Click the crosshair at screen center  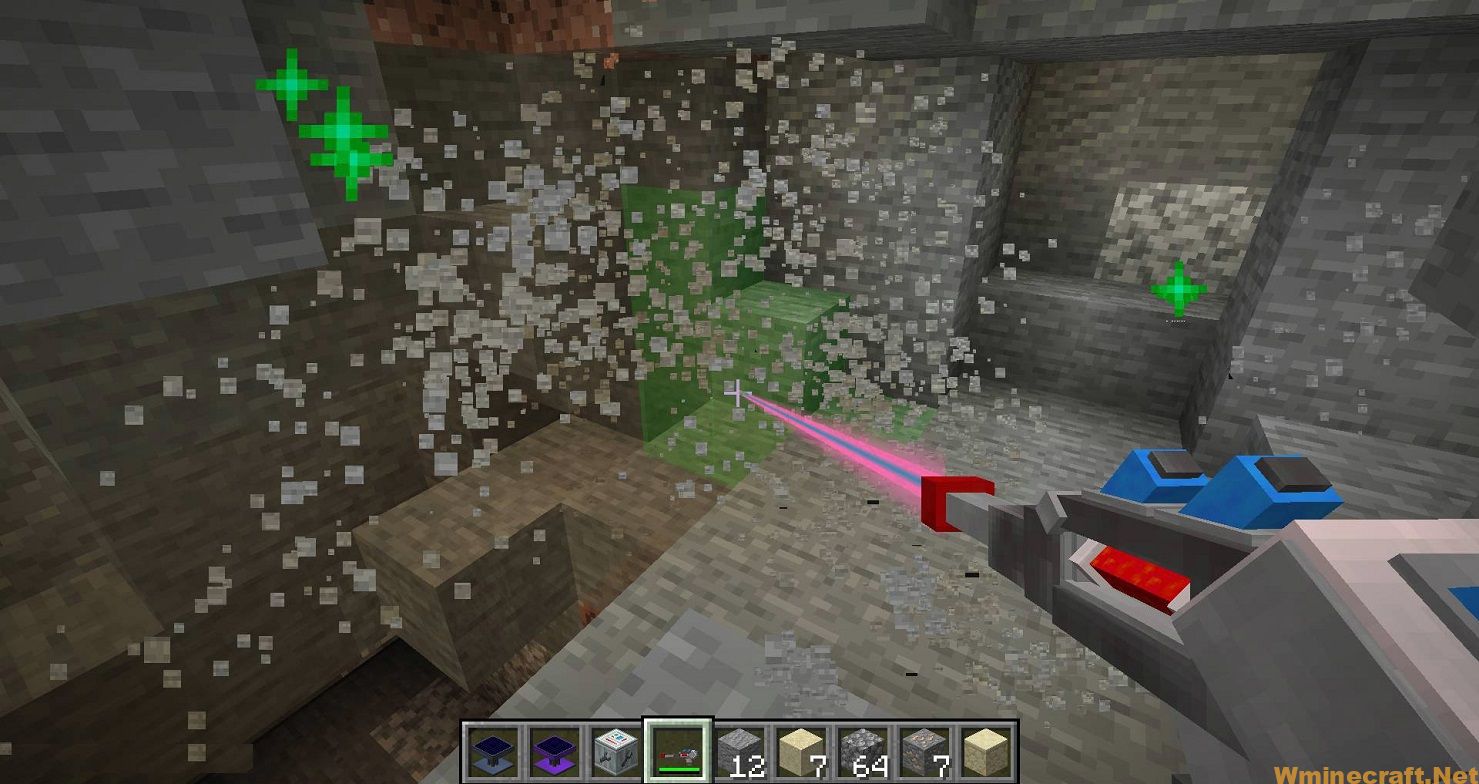point(737,395)
